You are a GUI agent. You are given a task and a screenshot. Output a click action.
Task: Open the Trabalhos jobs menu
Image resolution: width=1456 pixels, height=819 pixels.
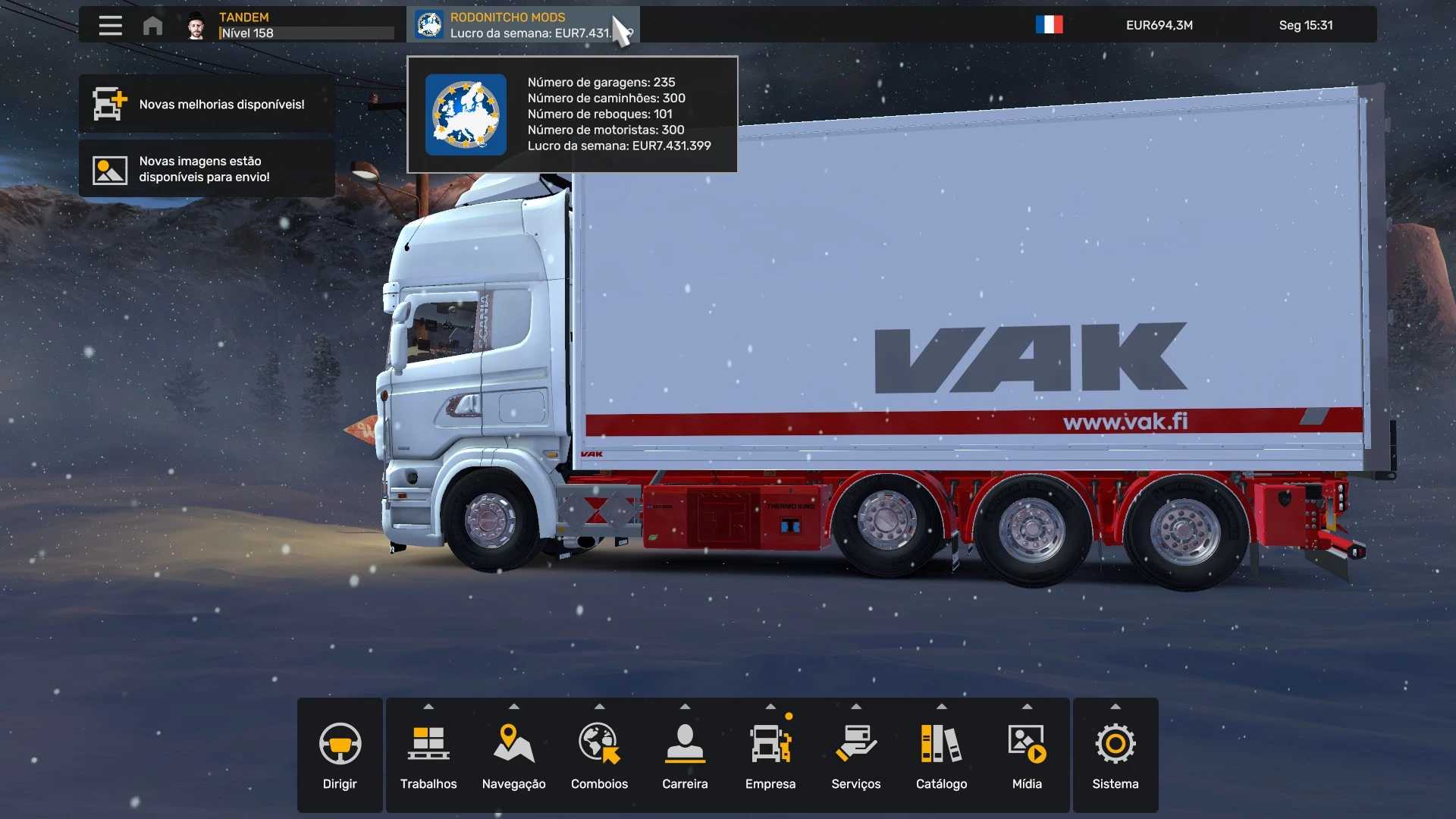coord(428,755)
